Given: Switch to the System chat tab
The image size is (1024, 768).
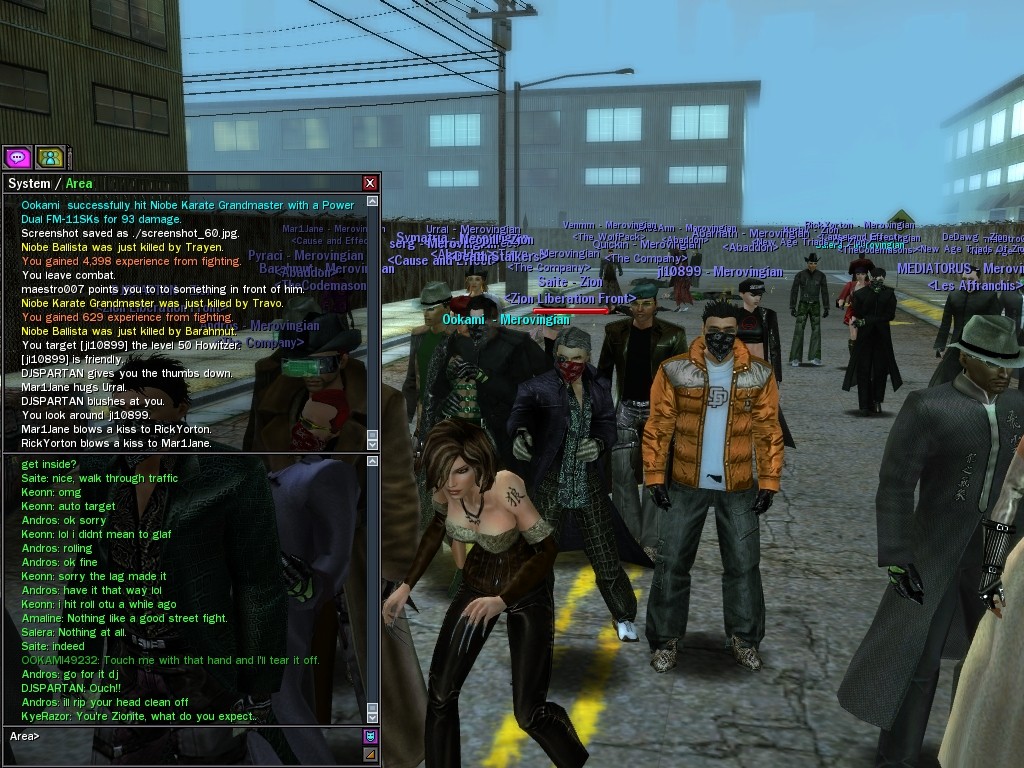Looking at the screenshot, I should tap(28, 184).
